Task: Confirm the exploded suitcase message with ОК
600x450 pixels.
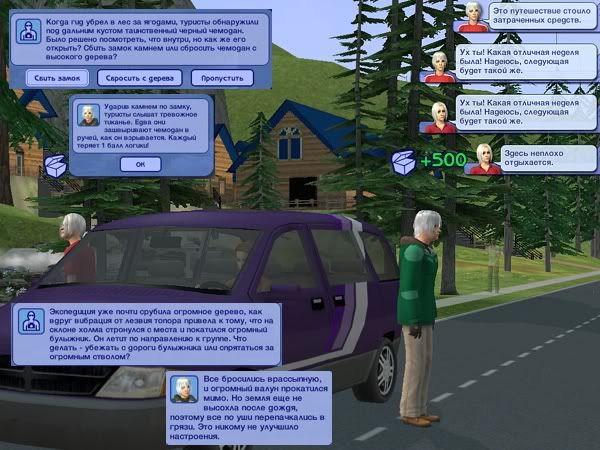Action: click(x=140, y=164)
